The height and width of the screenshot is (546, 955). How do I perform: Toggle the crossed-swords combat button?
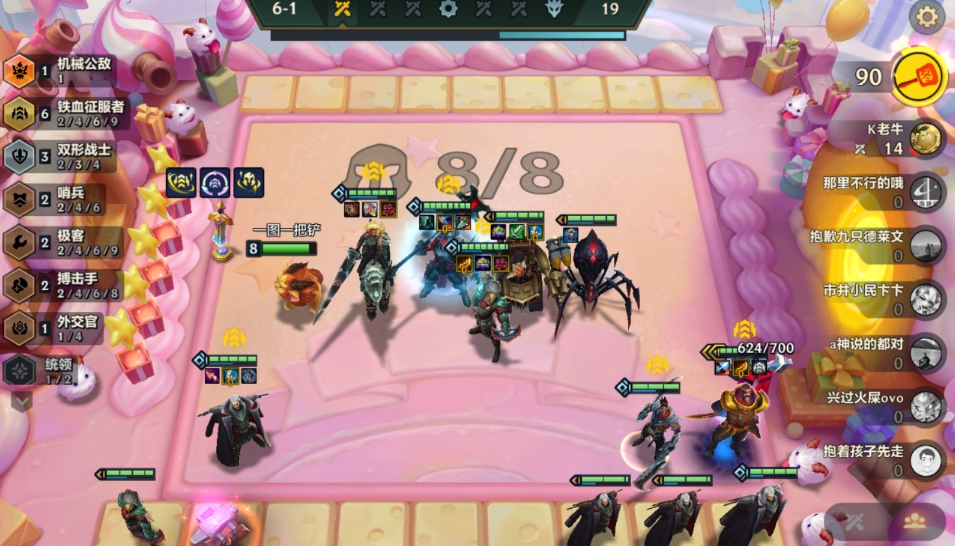[855, 520]
